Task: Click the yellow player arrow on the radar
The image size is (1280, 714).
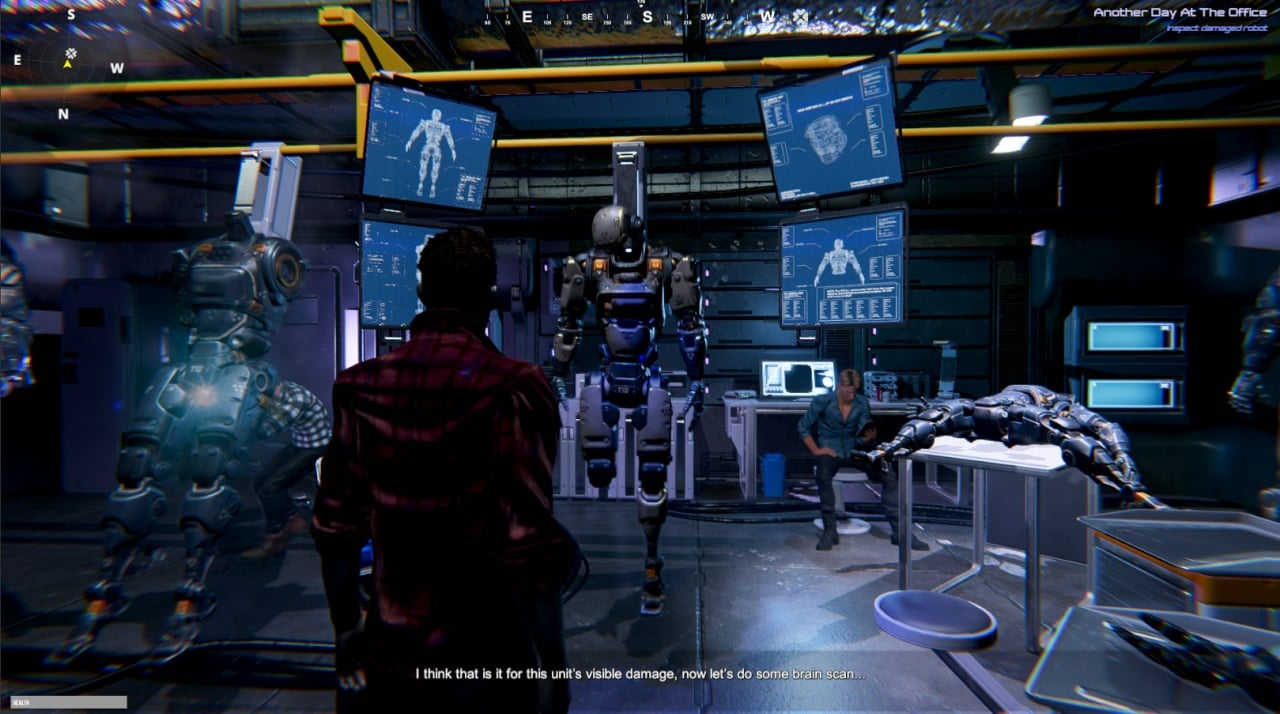Action: pyautogui.click(x=67, y=64)
